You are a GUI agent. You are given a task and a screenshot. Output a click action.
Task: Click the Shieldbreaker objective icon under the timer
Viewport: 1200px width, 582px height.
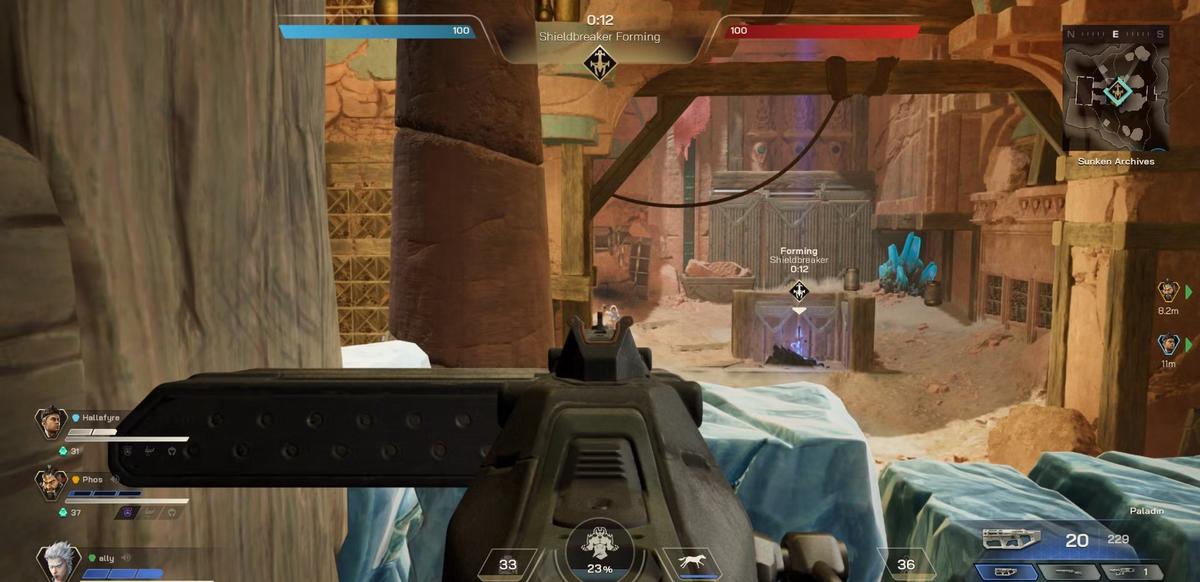pos(600,61)
